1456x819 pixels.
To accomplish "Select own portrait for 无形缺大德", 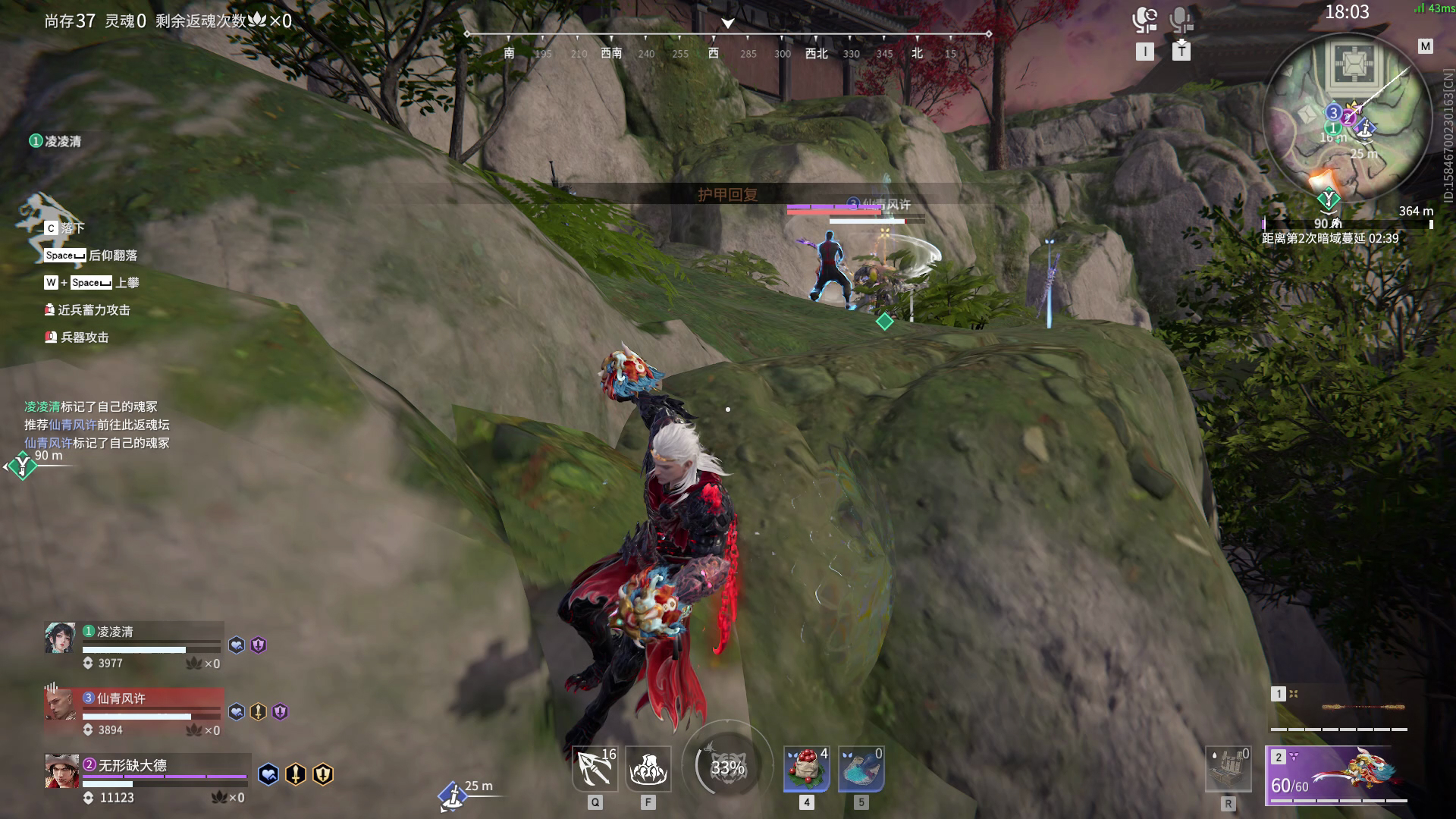I will tap(61, 771).
